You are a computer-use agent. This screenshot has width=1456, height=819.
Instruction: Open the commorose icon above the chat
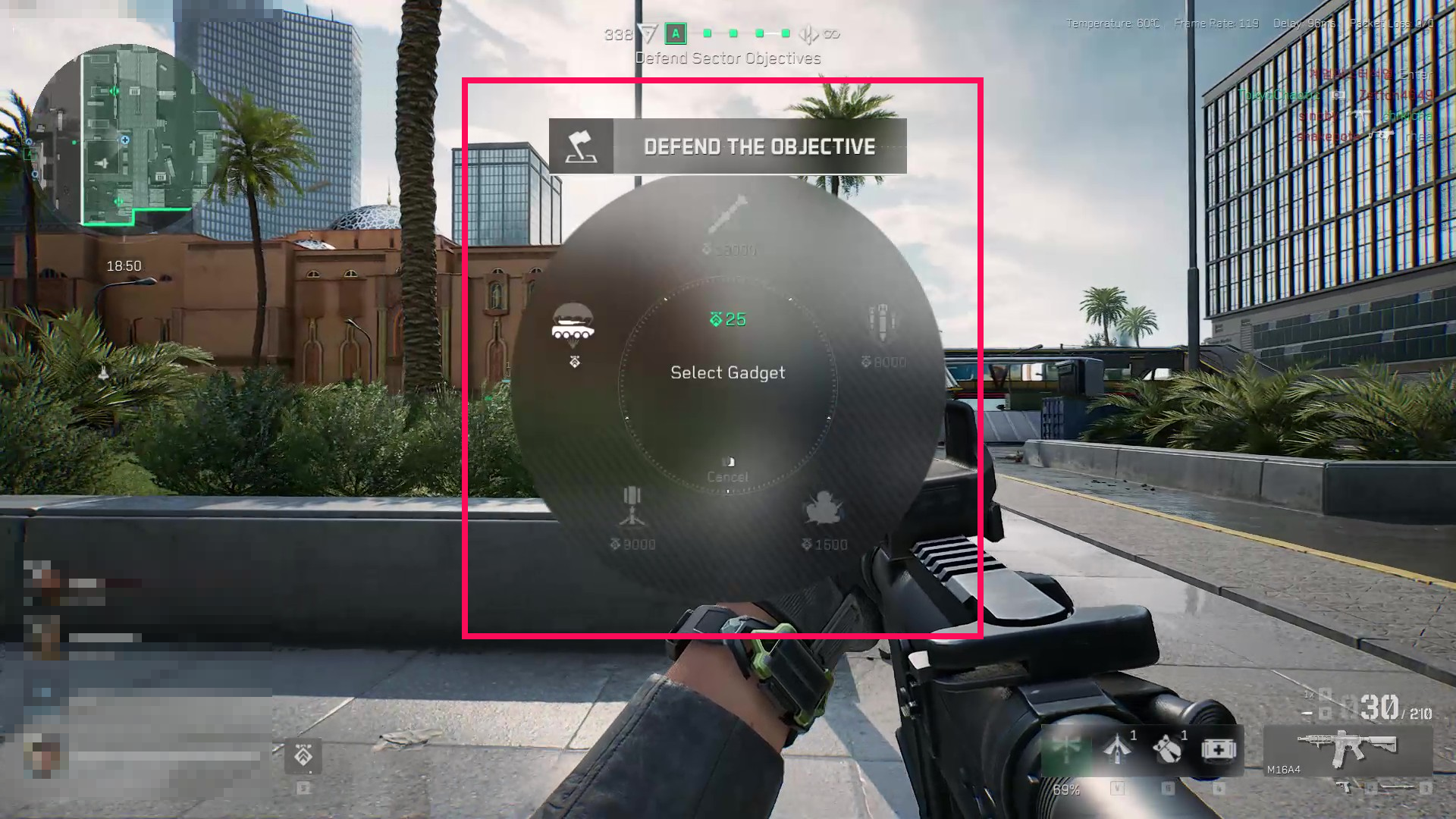[304, 757]
